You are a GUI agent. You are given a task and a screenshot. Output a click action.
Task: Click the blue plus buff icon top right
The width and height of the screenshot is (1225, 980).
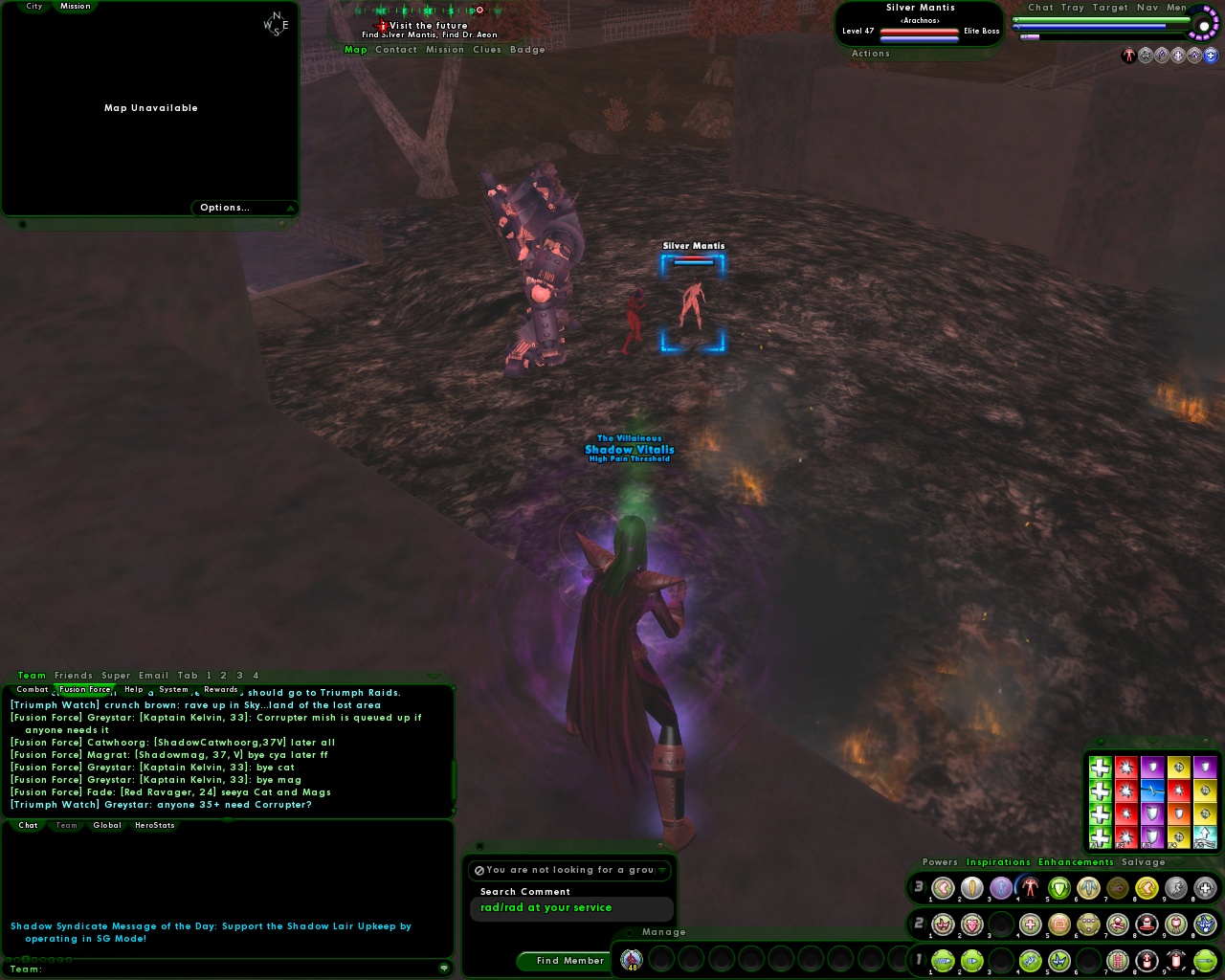click(x=1210, y=56)
